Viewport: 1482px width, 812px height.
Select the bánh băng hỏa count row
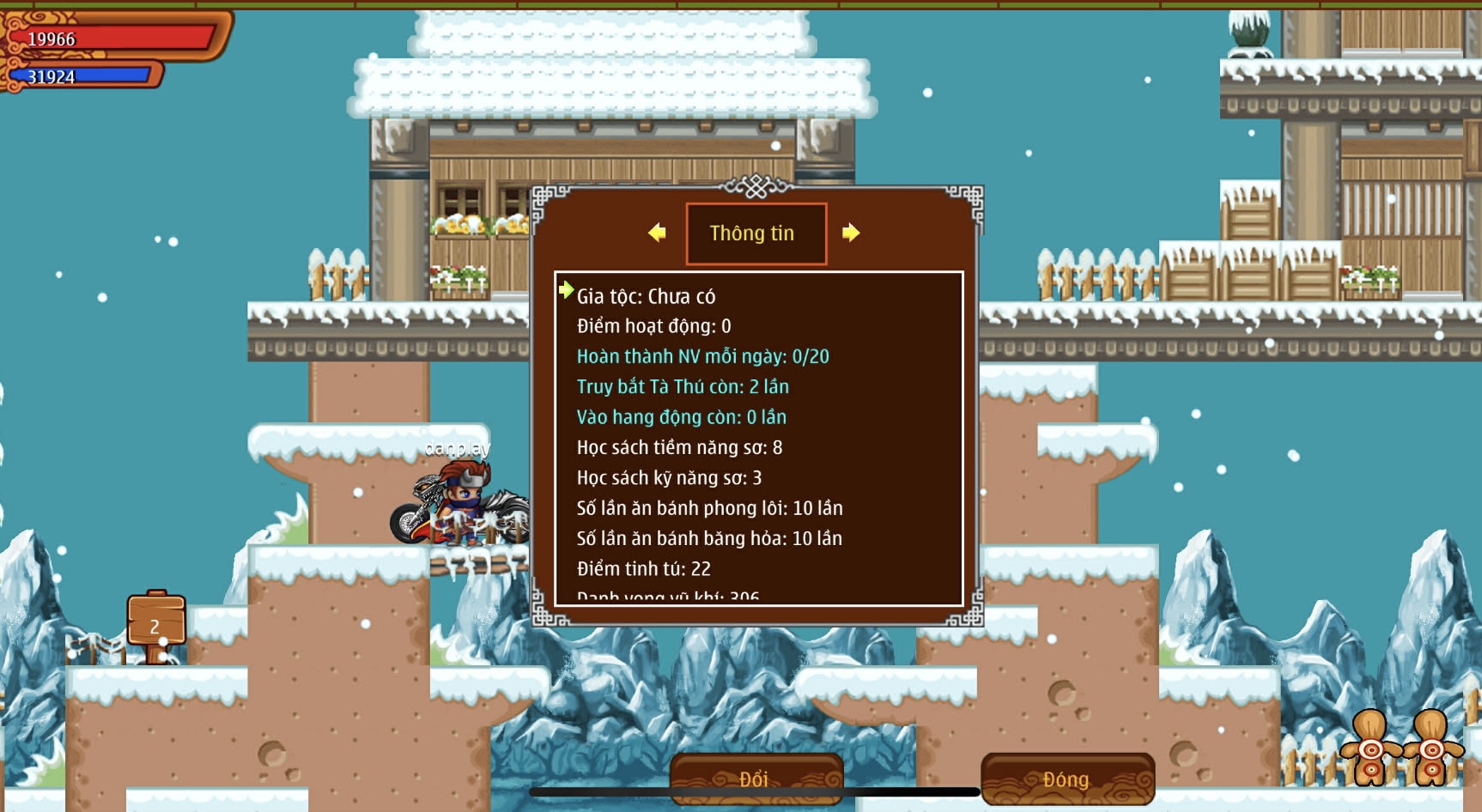pyautogui.click(x=709, y=538)
